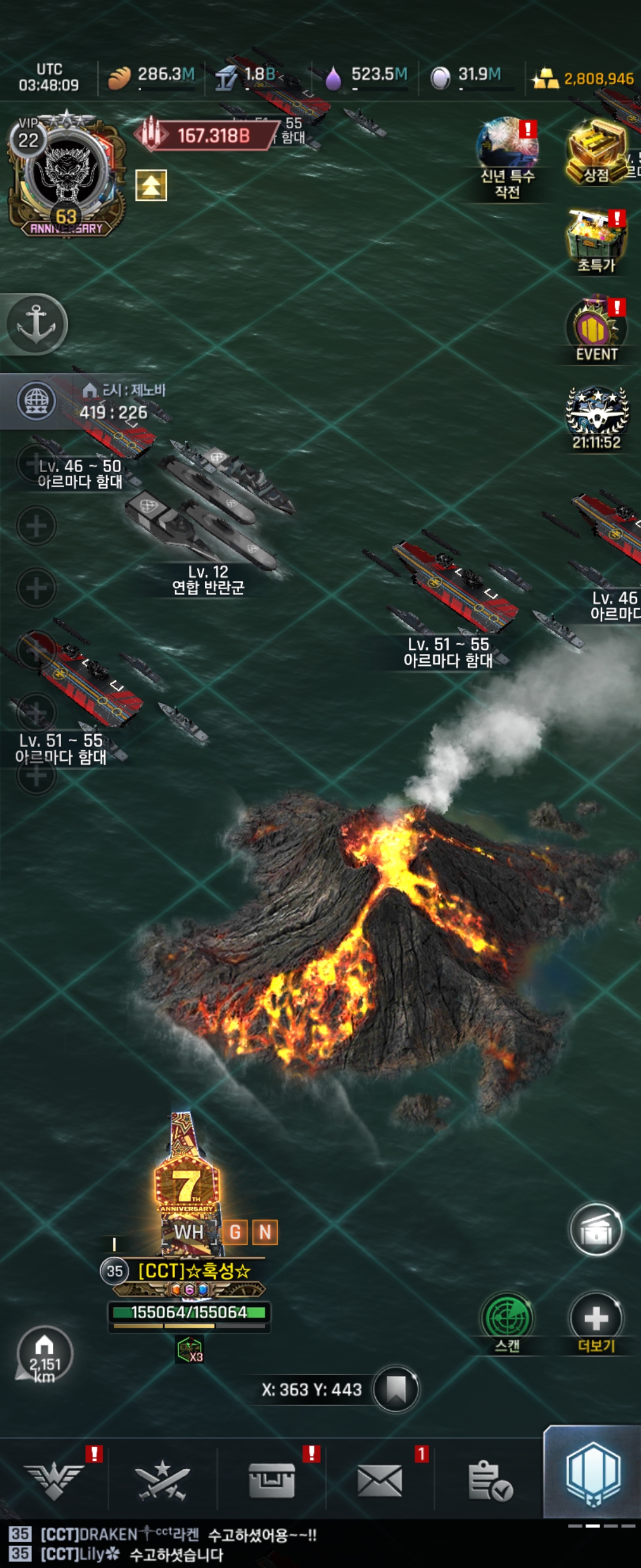Image resolution: width=641 pixels, height=1568 pixels.
Task: Open the globe world map button
Action: pyautogui.click(x=36, y=401)
